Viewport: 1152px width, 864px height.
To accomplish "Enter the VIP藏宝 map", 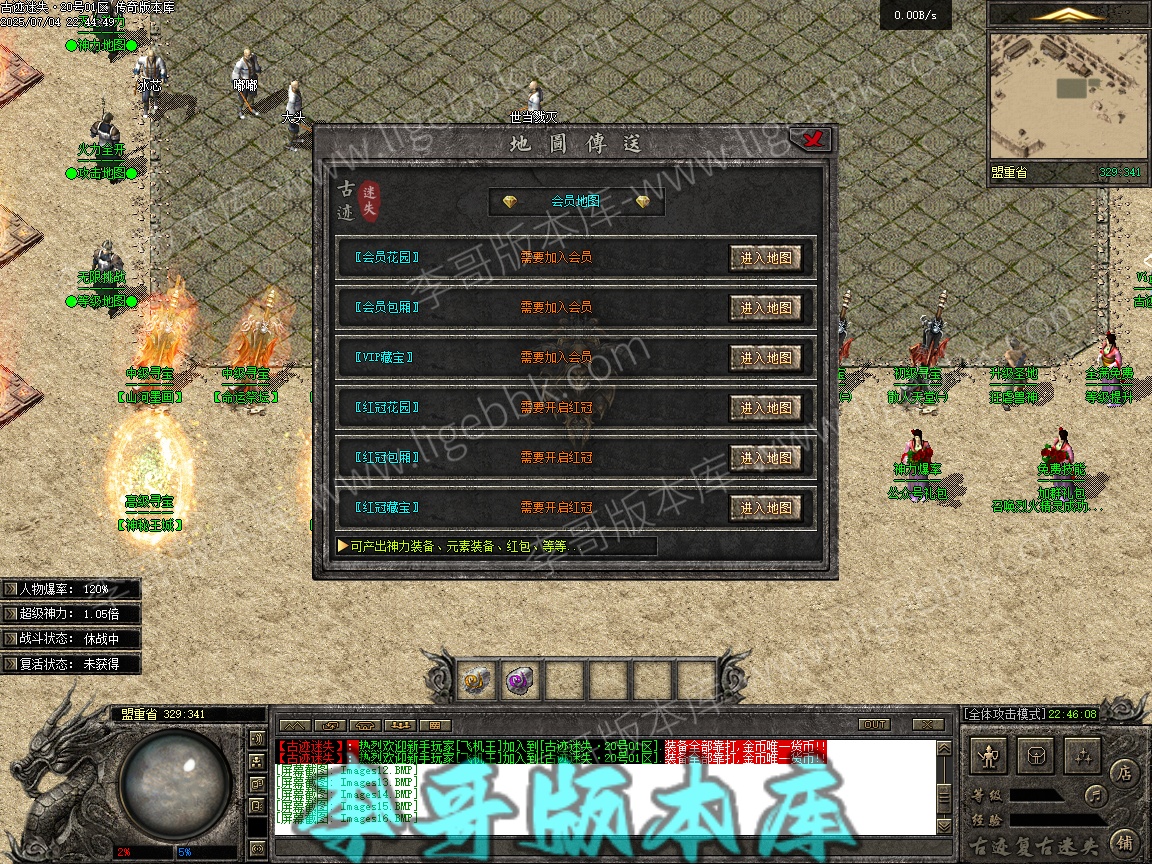I will (765, 358).
